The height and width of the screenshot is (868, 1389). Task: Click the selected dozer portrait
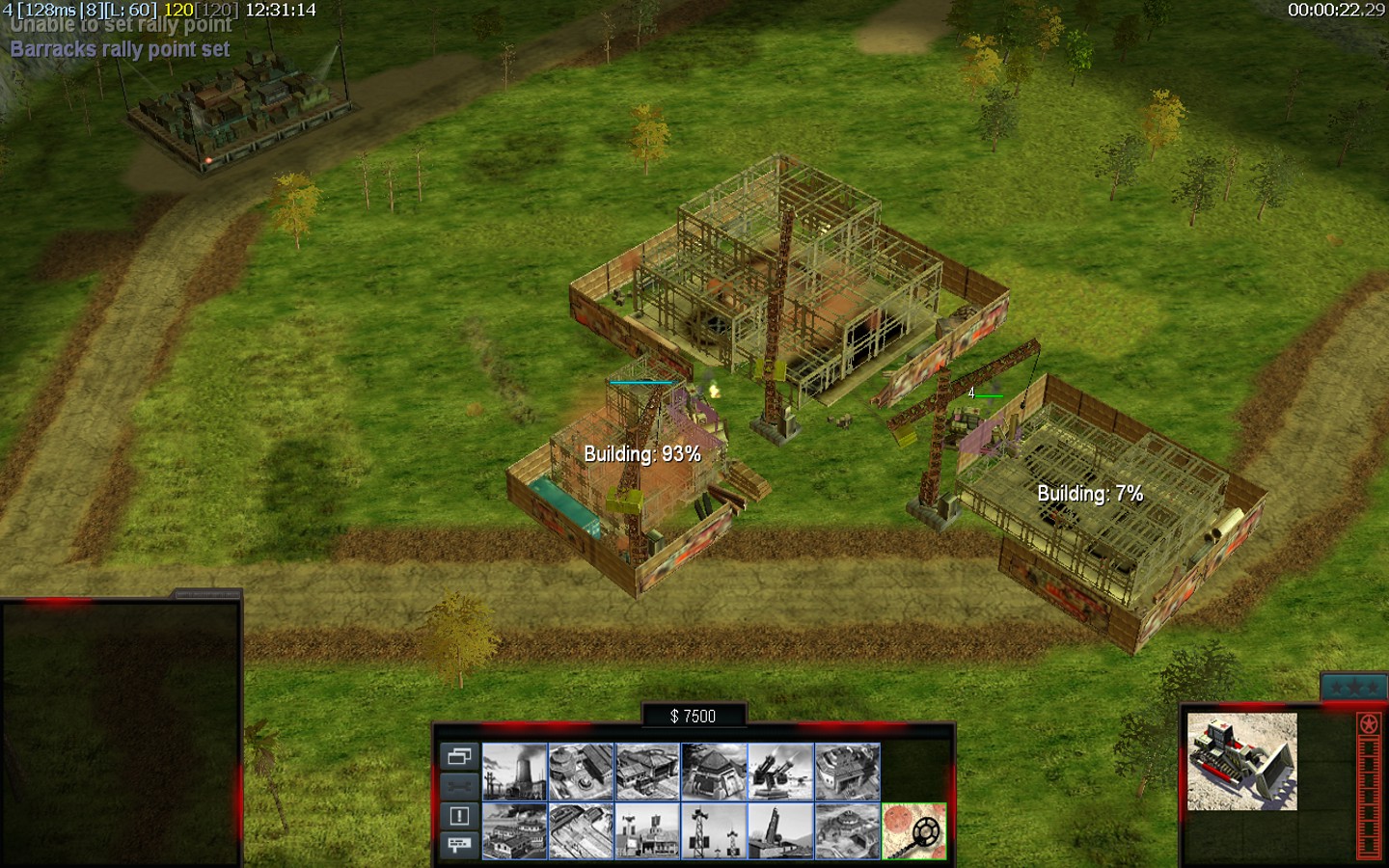pyautogui.click(x=1241, y=762)
